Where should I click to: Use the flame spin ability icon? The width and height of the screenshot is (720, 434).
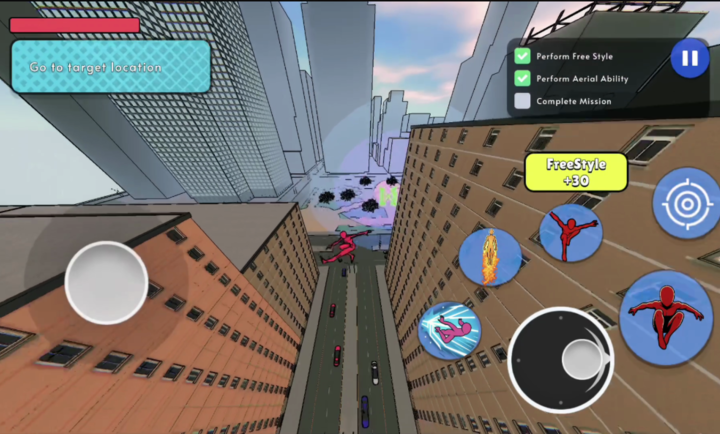(x=490, y=256)
